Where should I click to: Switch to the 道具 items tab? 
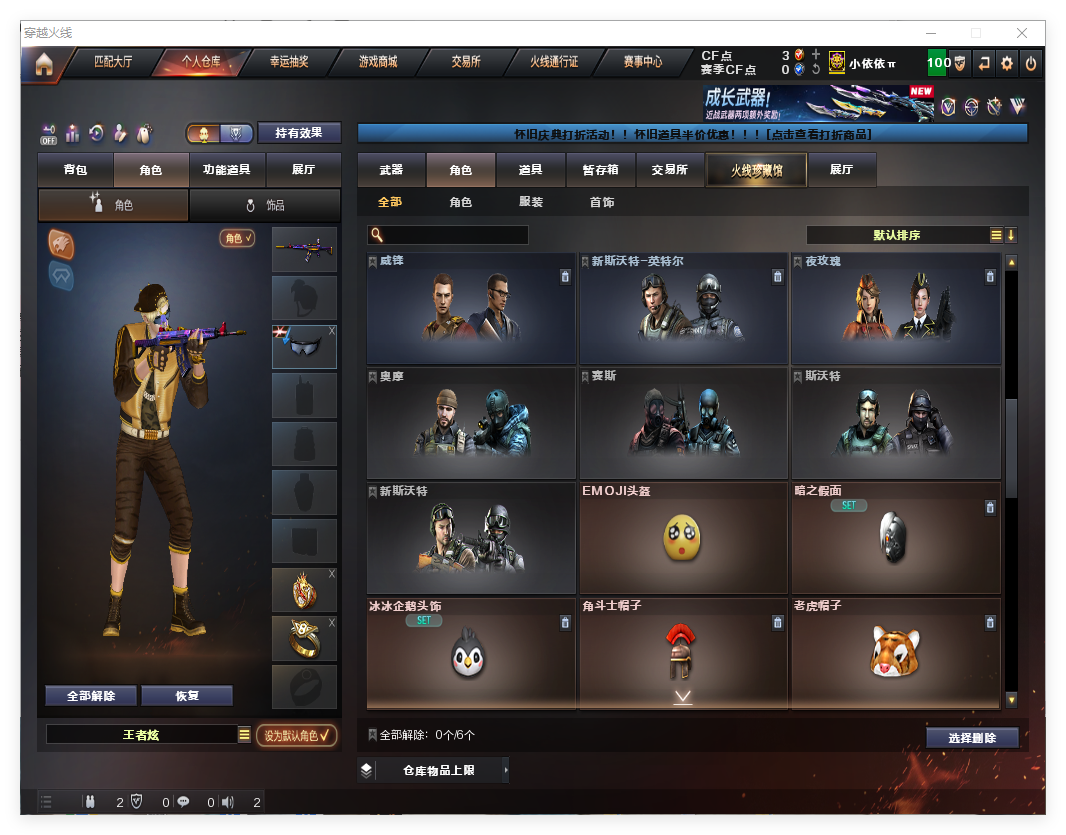531,170
